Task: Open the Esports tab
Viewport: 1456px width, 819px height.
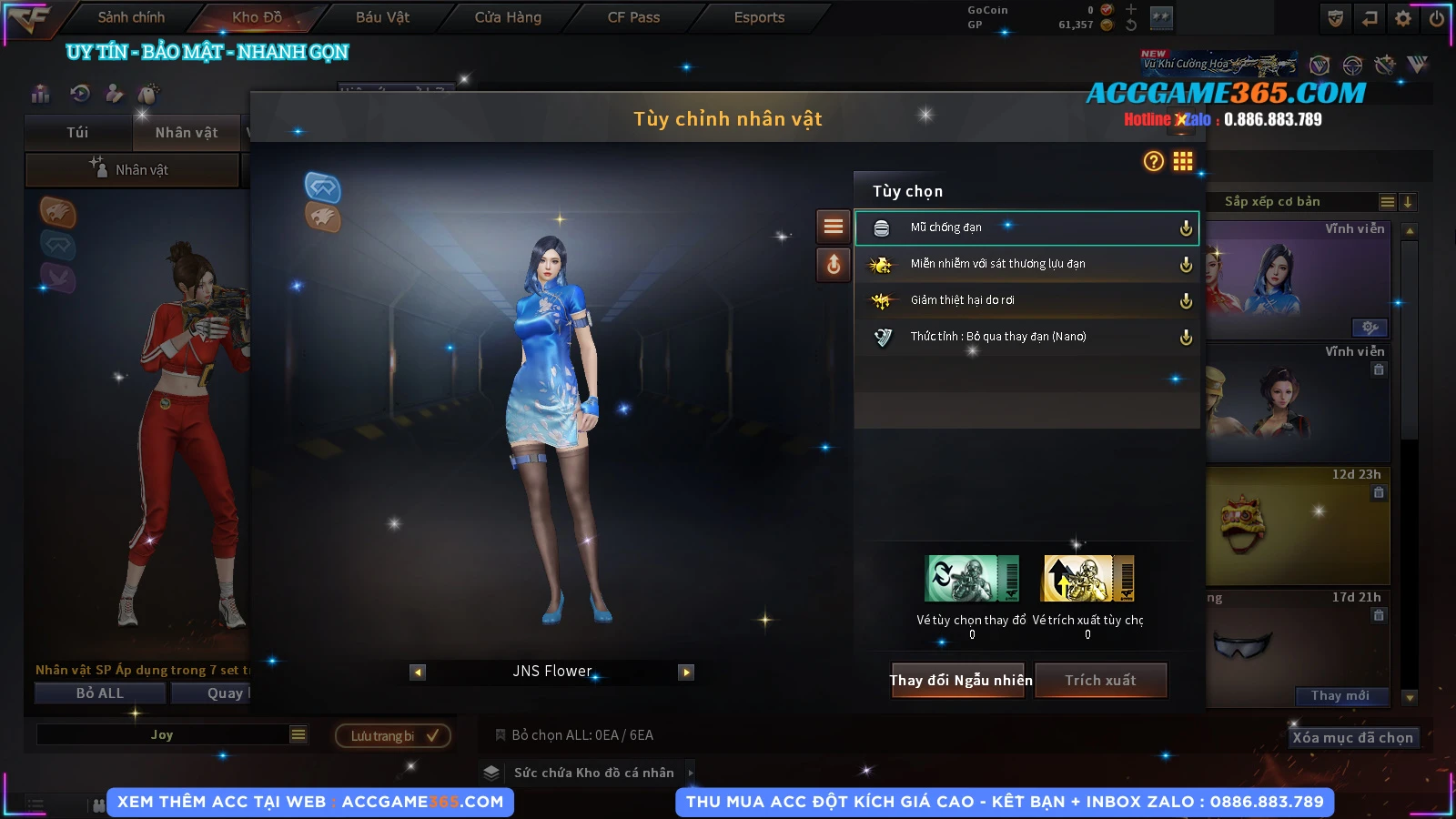Action: point(759,17)
